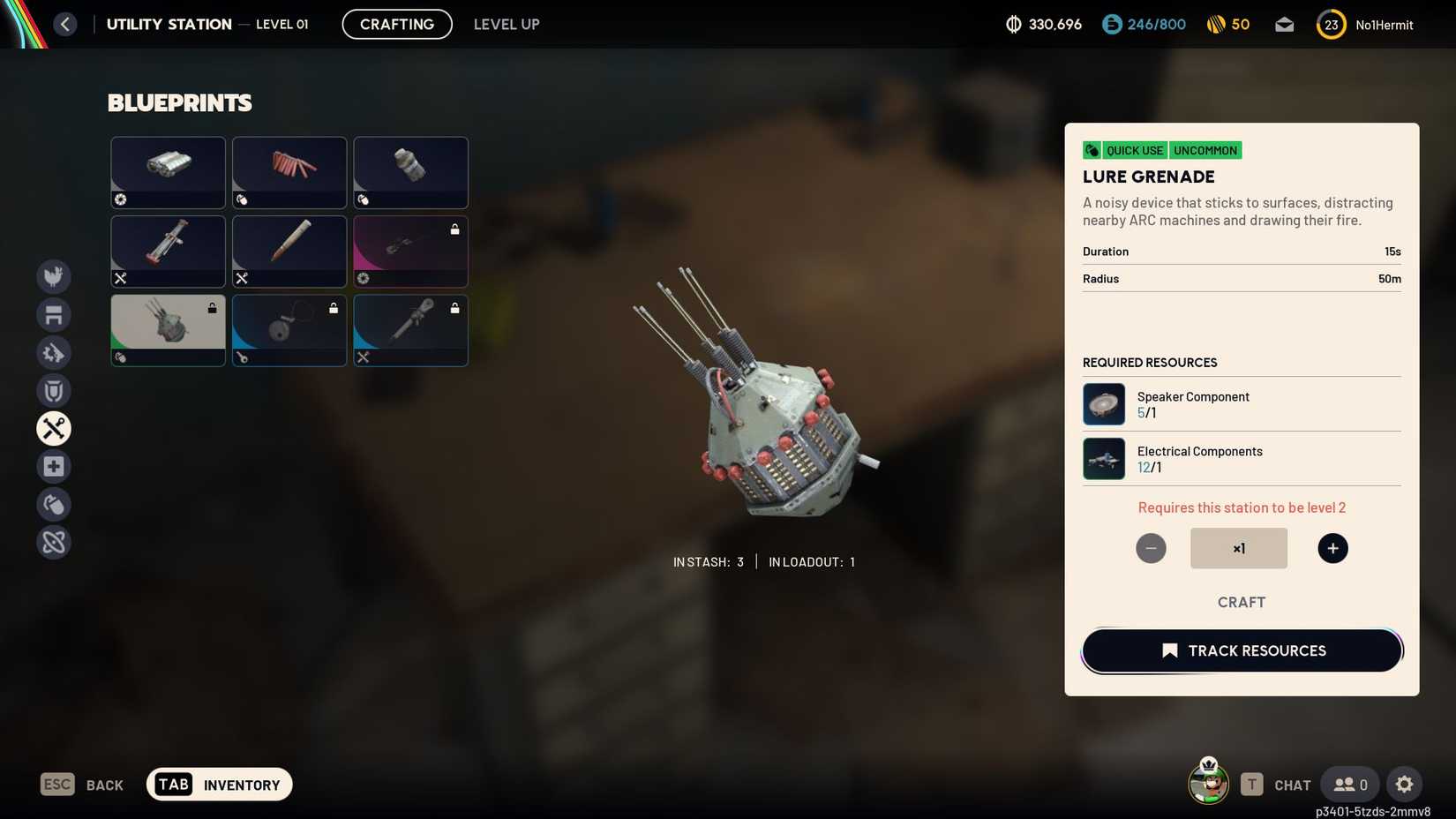
Task: Click the mail envelope icon in top bar
Action: [x=1285, y=24]
